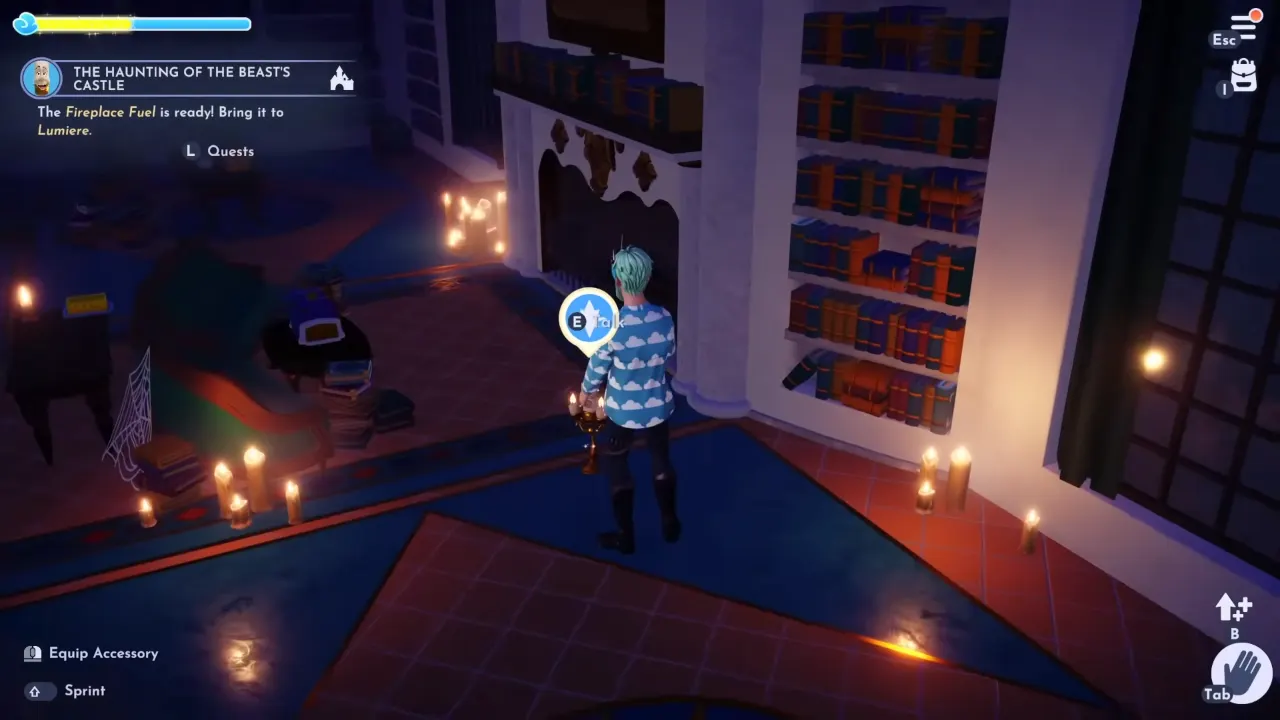1280x720 pixels.
Task: Click the Equip Accessory option
Action: (x=103, y=653)
